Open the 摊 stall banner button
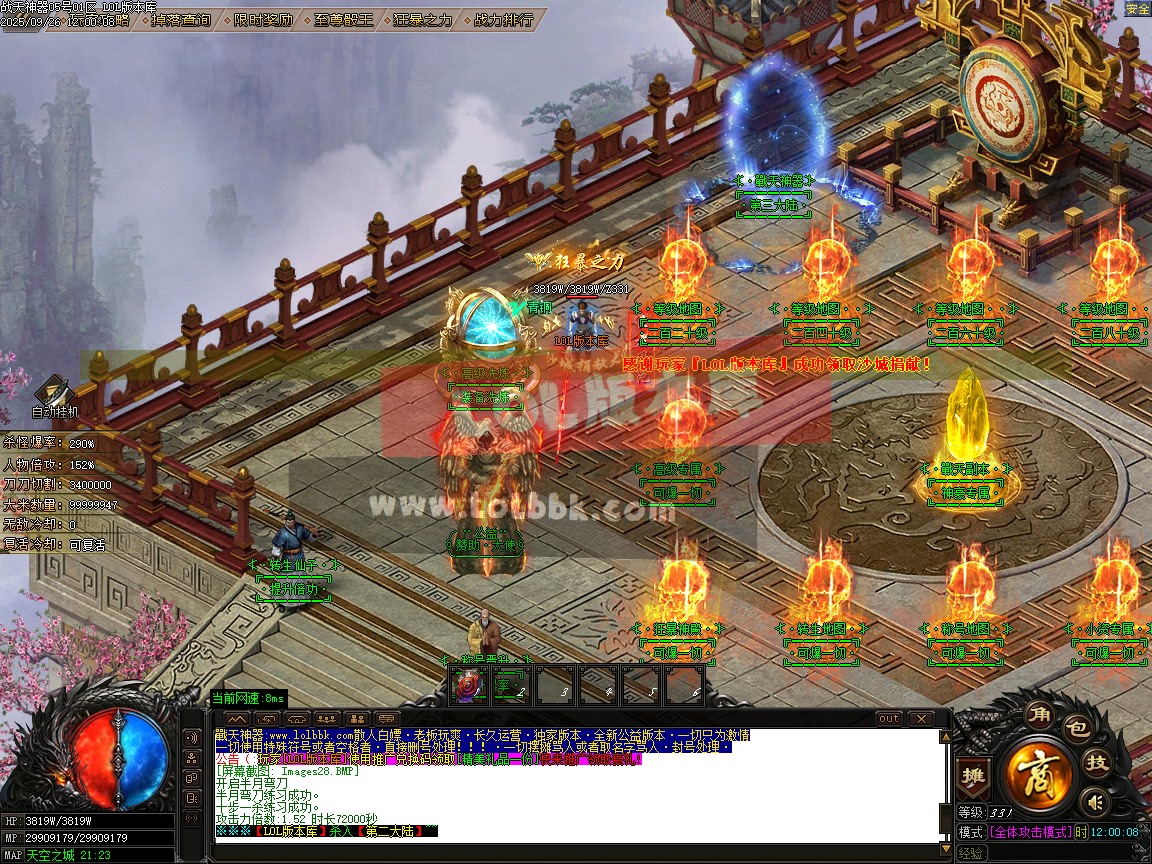1152x864 pixels. click(972, 775)
